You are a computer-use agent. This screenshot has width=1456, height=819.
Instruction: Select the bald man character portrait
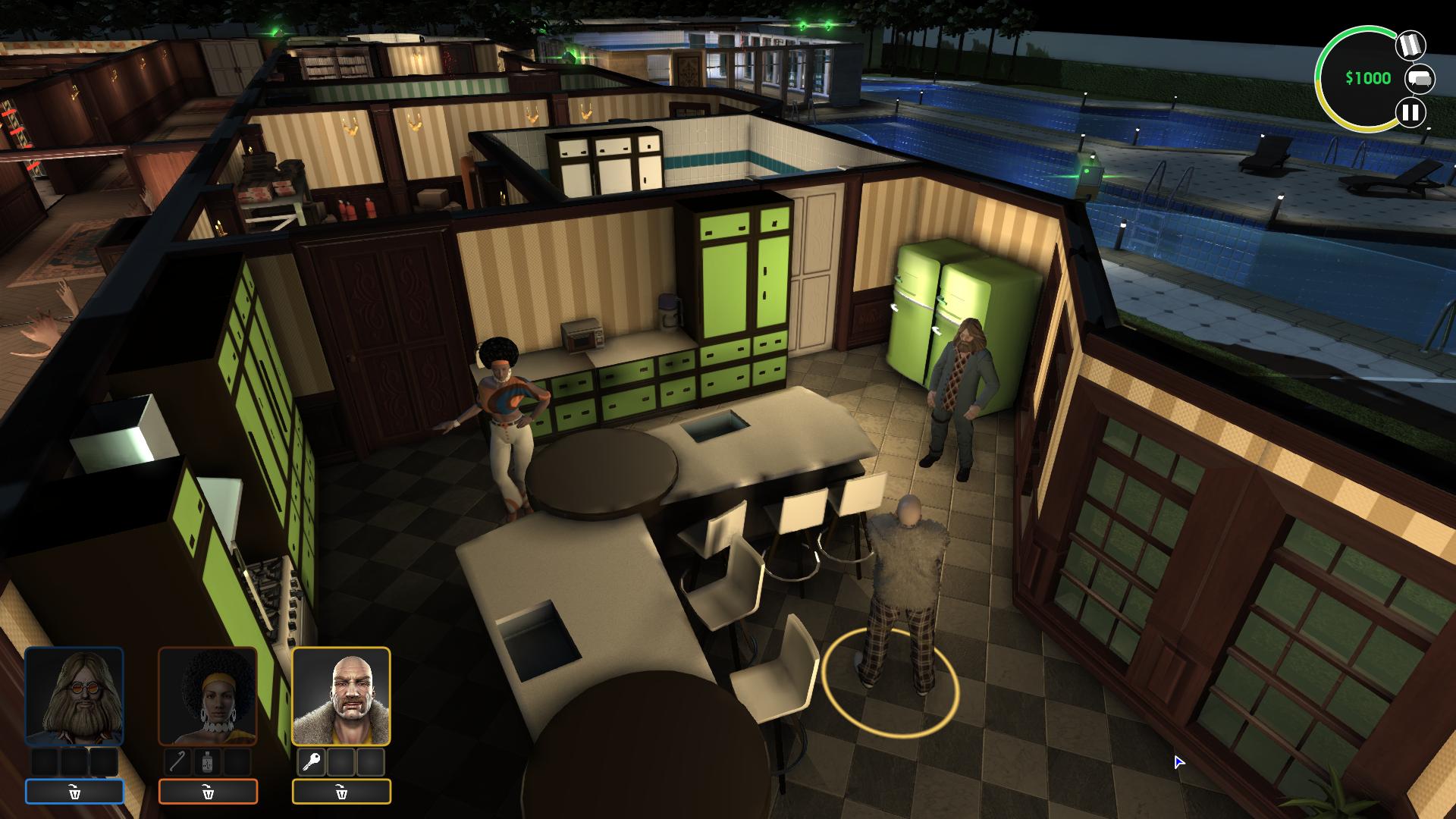(341, 696)
